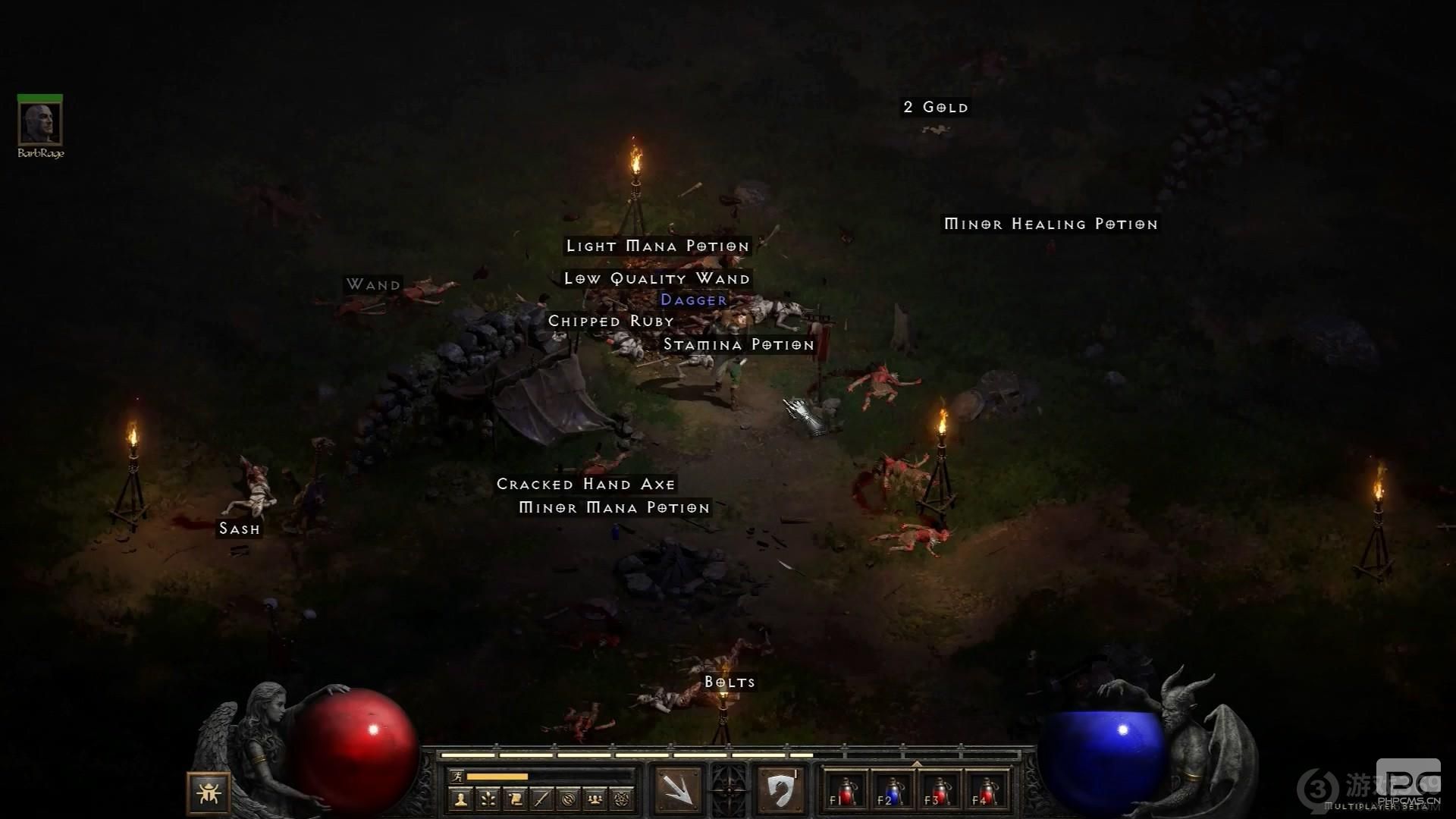This screenshot has width=1456, height=819.
Task: Open the bug report button
Action: [208, 793]
